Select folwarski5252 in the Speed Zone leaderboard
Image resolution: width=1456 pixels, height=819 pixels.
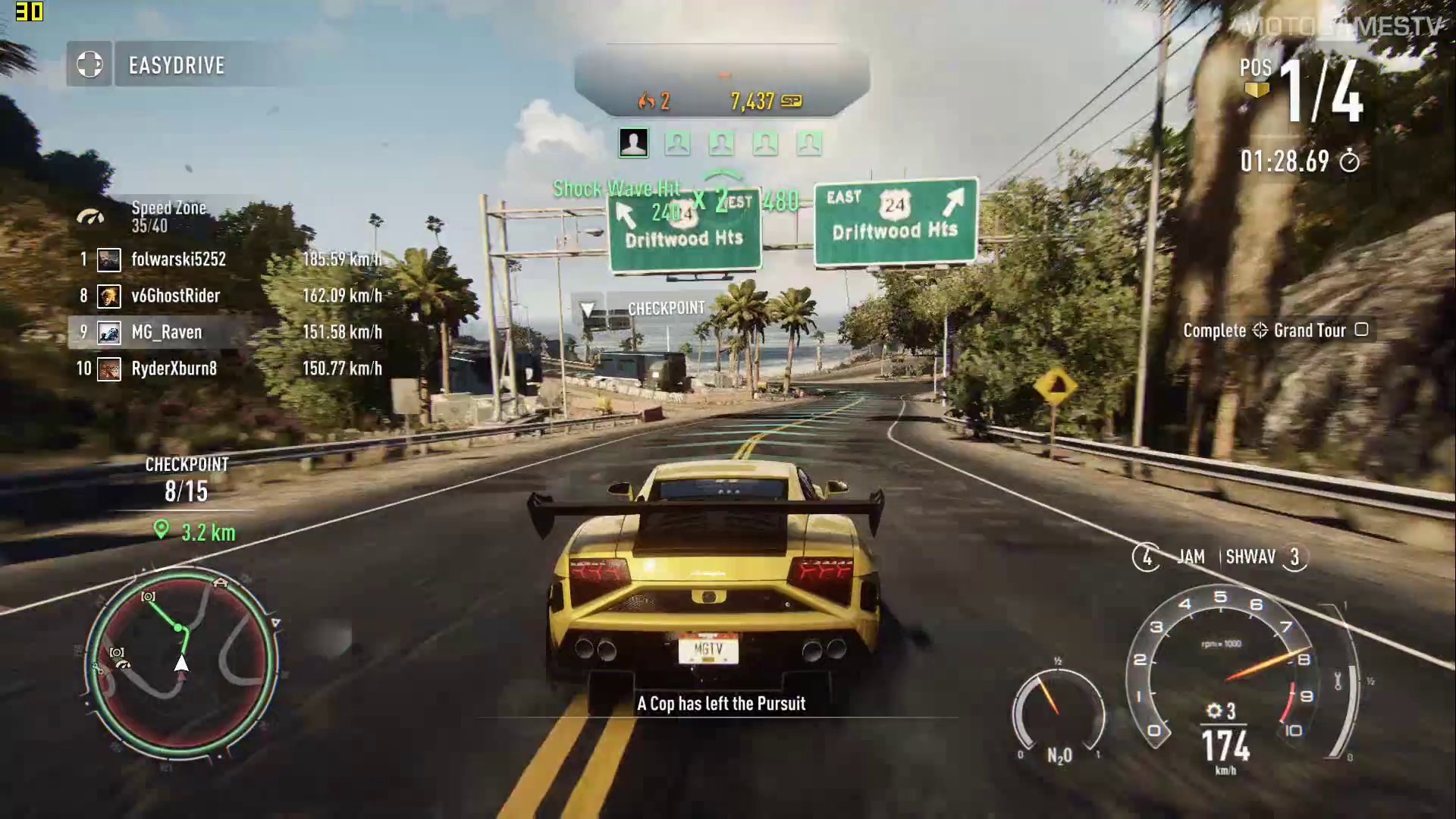(178, 259)
